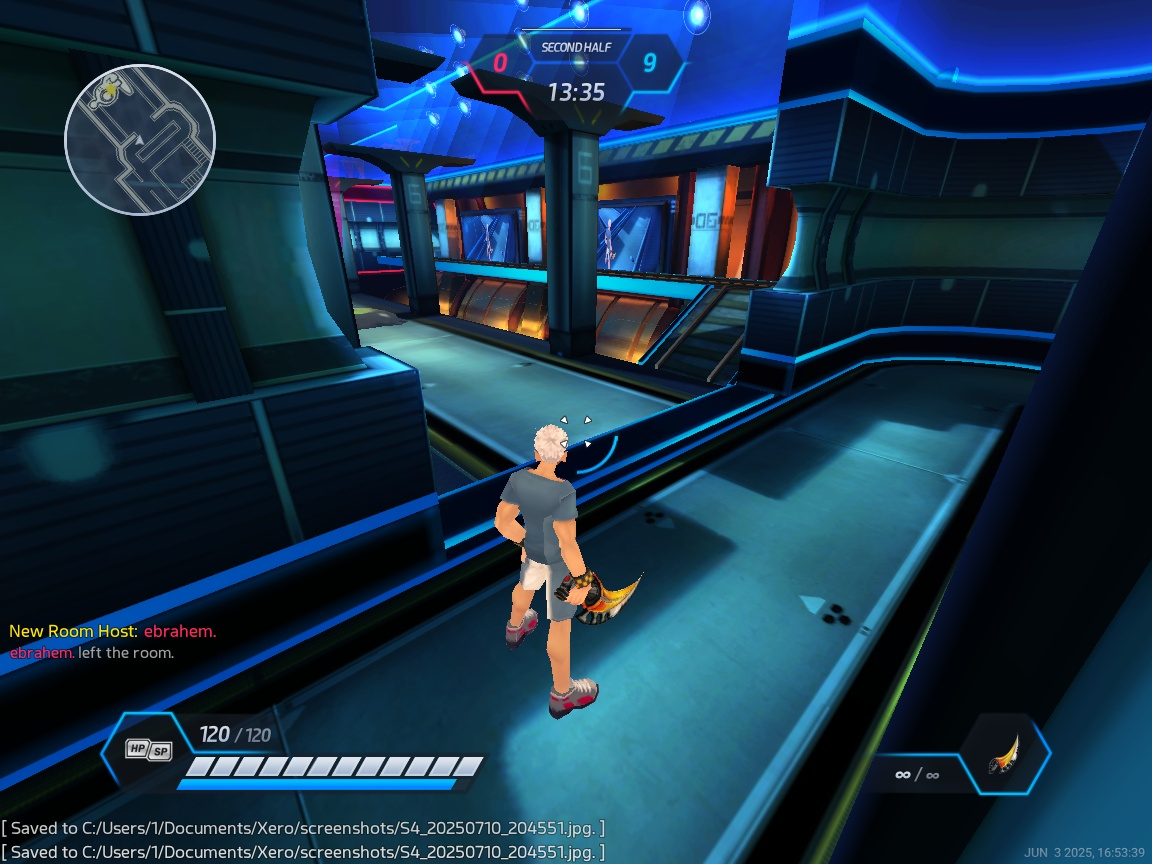This screenshot has height=864, width=1152.
Task: Click the HP/SP status badge
Action: pos(147,749)
